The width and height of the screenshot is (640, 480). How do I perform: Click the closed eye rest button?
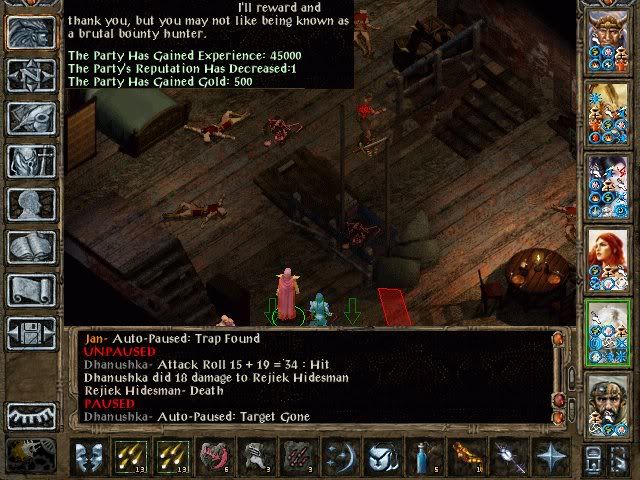tap(30, 413)
